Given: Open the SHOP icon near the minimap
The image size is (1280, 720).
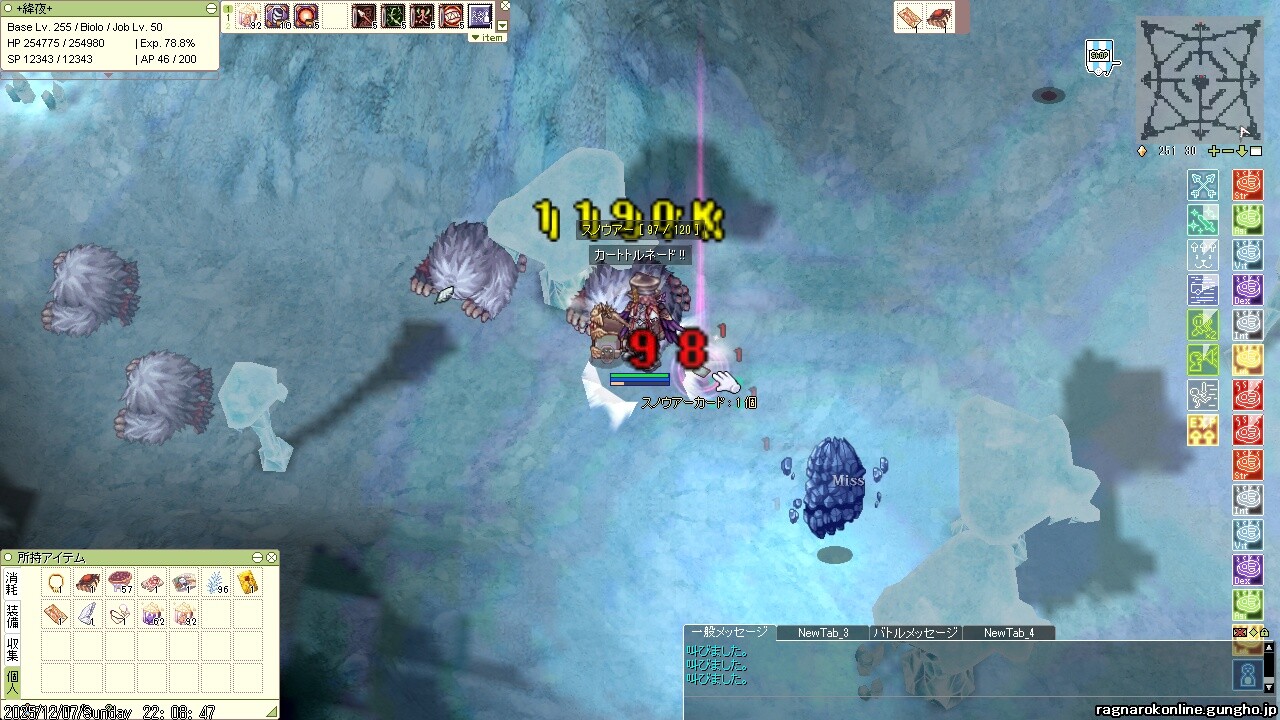Looking at the screenshot, I should point(1099,56).
